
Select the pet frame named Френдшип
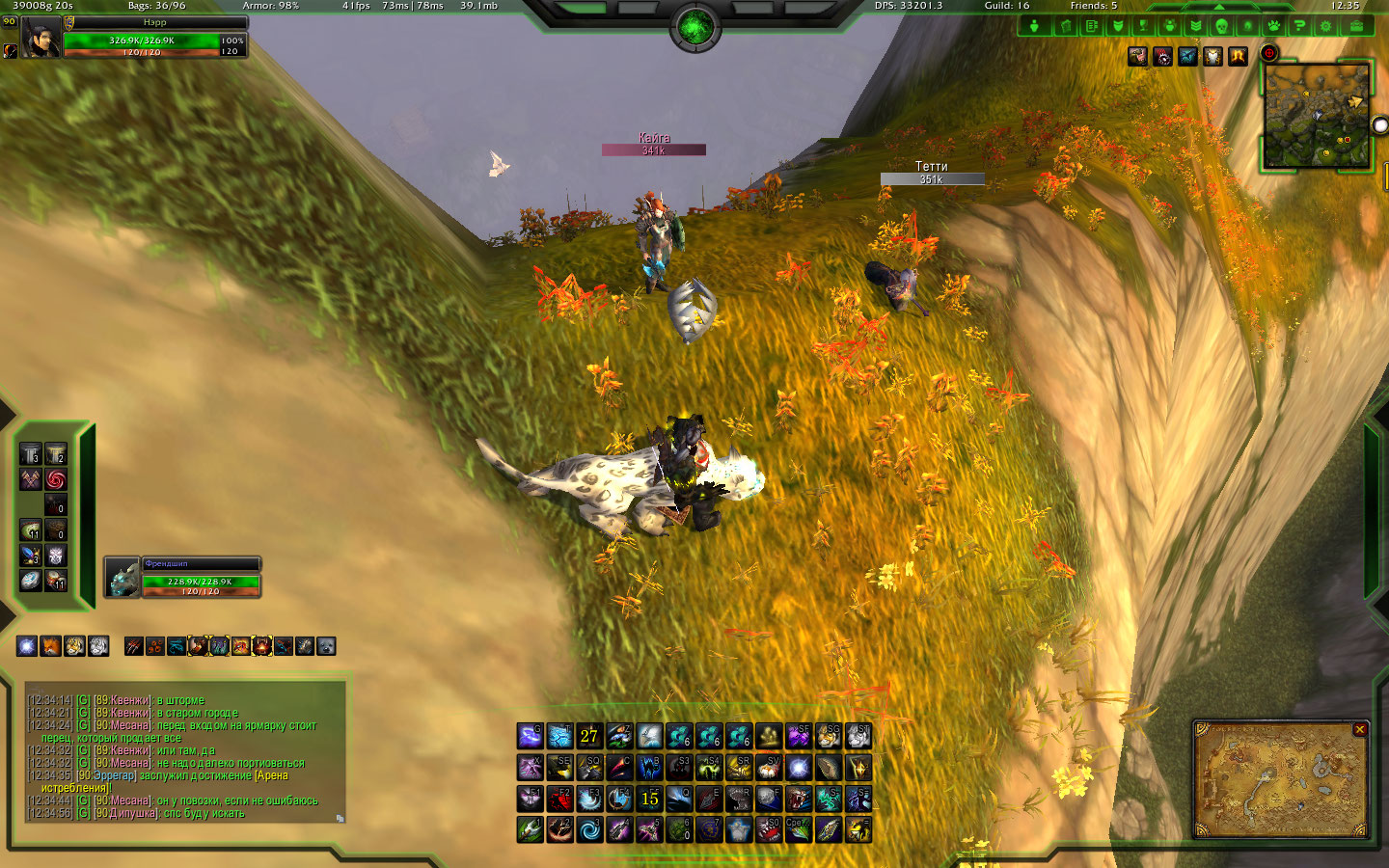pos(182,578)
